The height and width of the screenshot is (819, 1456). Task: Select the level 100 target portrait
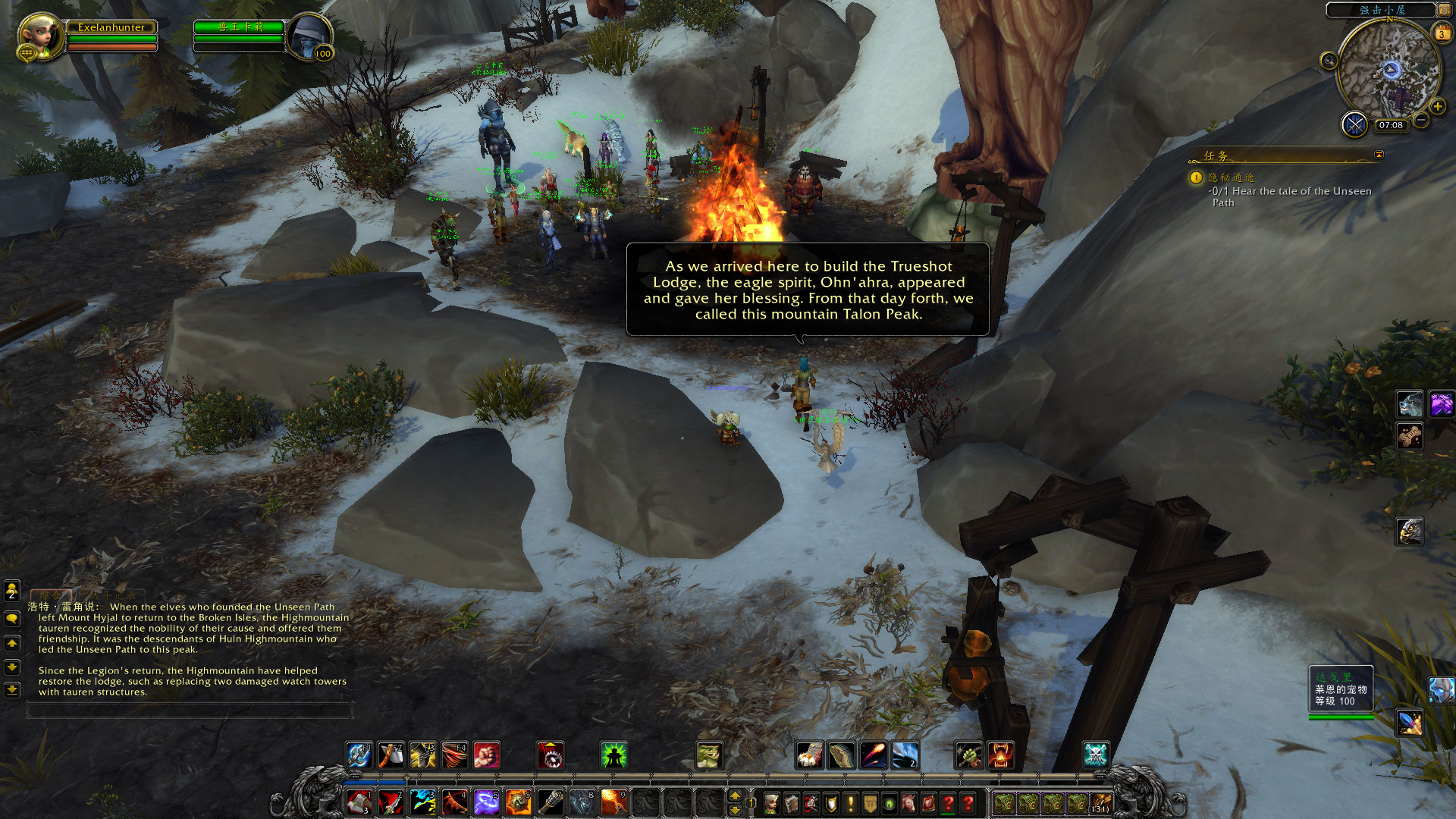point(309,36)
